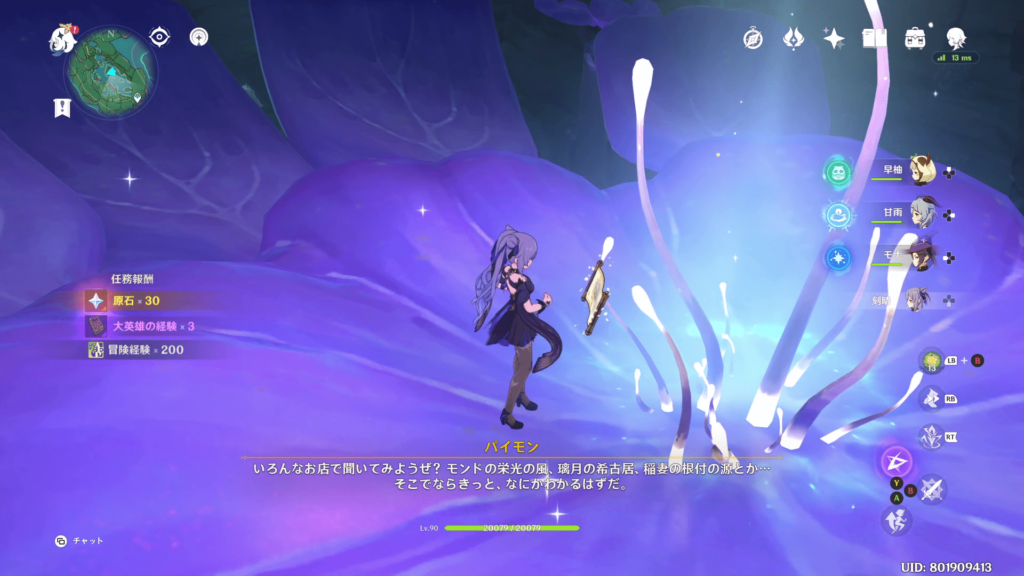Open the winged events icon
1024x576 pixels.
point(794,38)
